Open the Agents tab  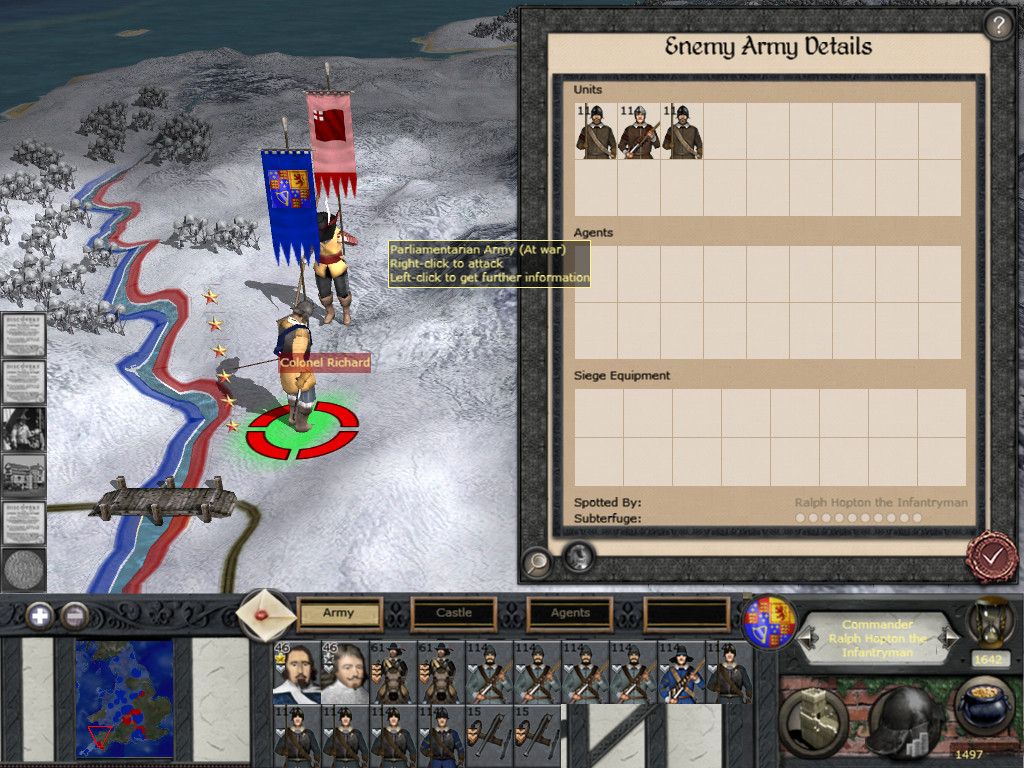570,613
